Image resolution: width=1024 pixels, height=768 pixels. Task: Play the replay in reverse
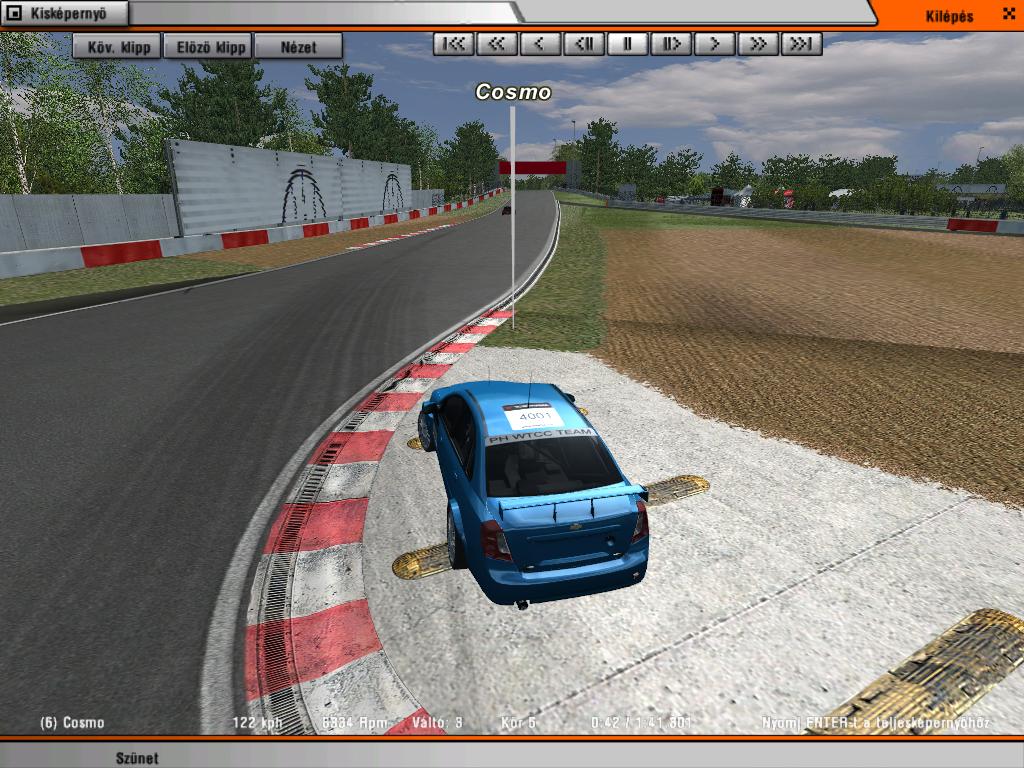(x=540, y=44)
